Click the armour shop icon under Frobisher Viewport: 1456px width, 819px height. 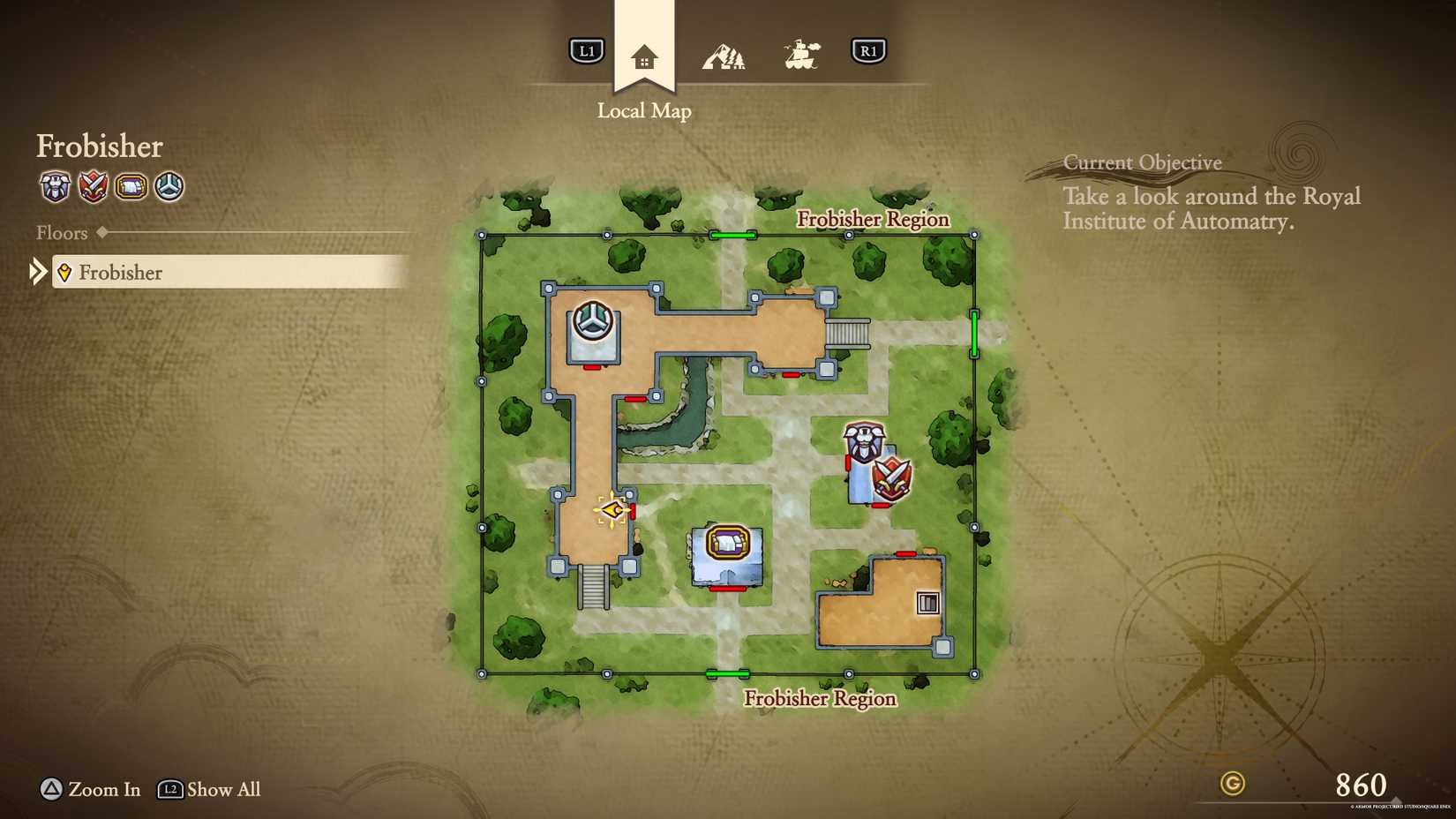click(x=54, y=188)
